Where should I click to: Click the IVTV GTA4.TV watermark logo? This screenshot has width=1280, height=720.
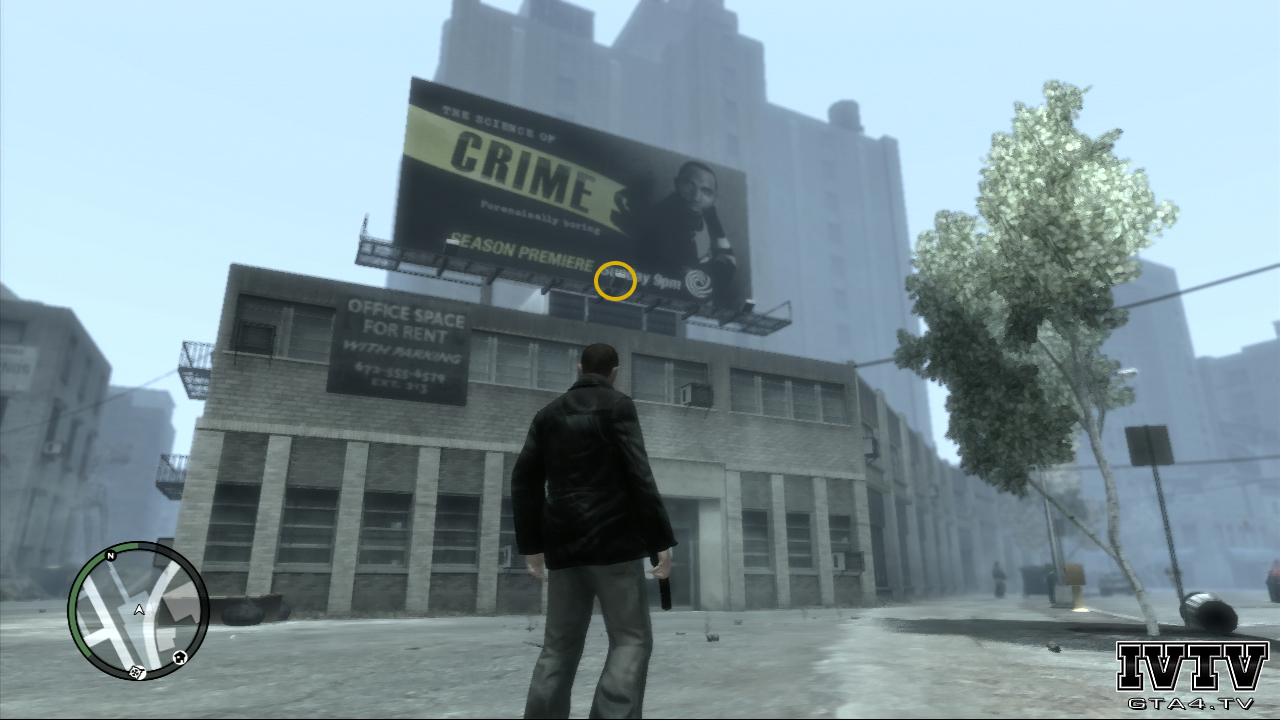(1192, 676)
